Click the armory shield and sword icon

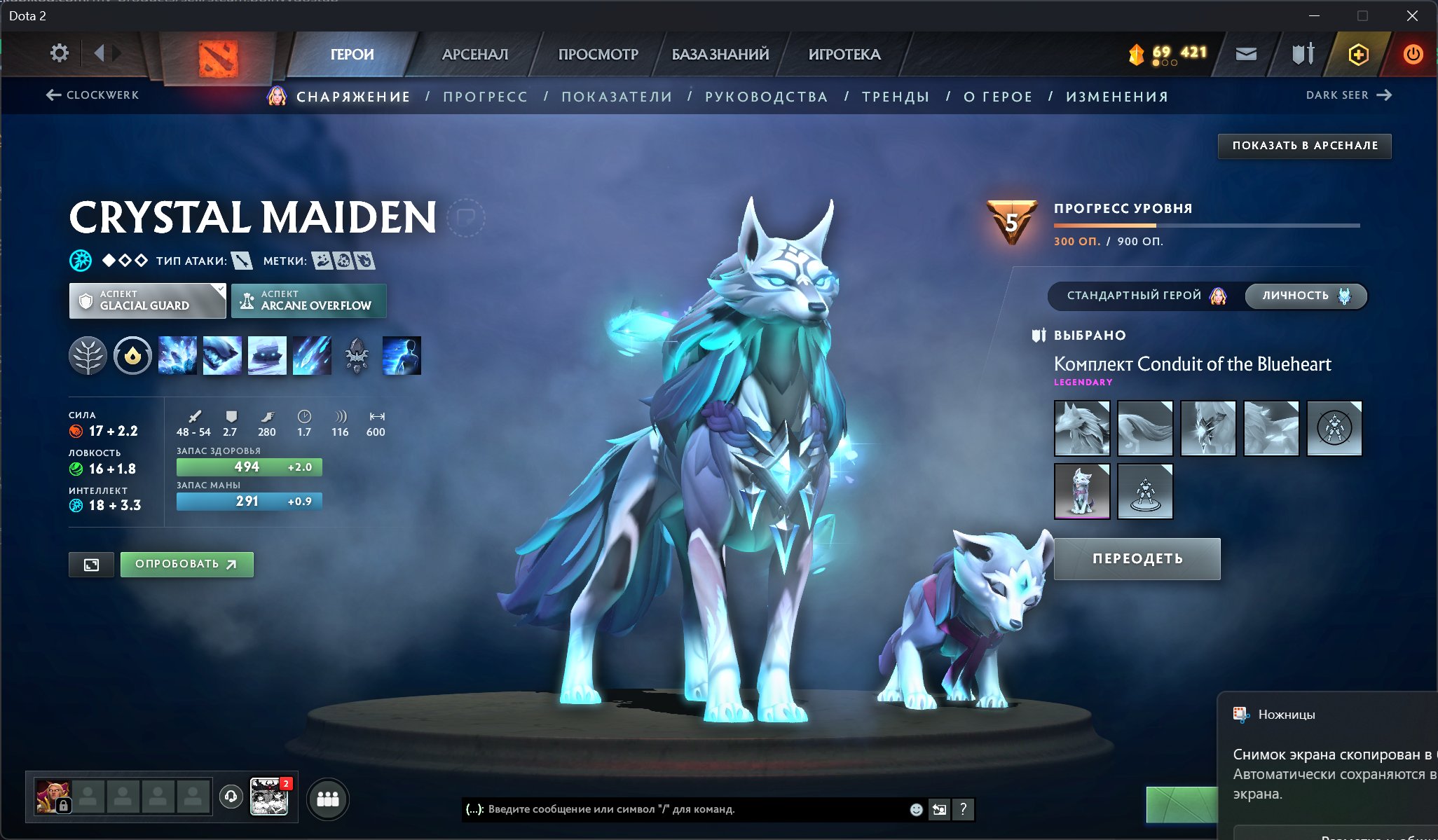pos(1302,53)
